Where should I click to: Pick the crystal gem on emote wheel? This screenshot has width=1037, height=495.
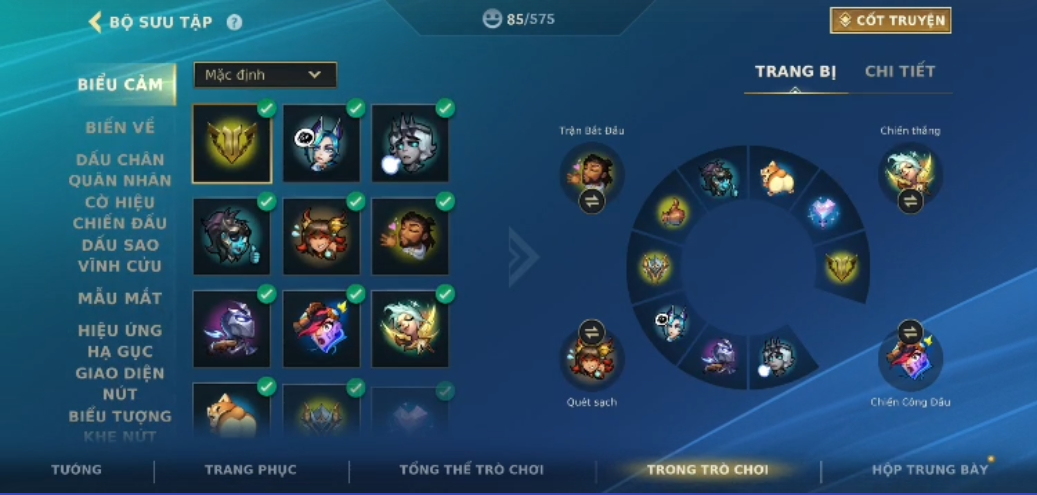coord(827,213)
